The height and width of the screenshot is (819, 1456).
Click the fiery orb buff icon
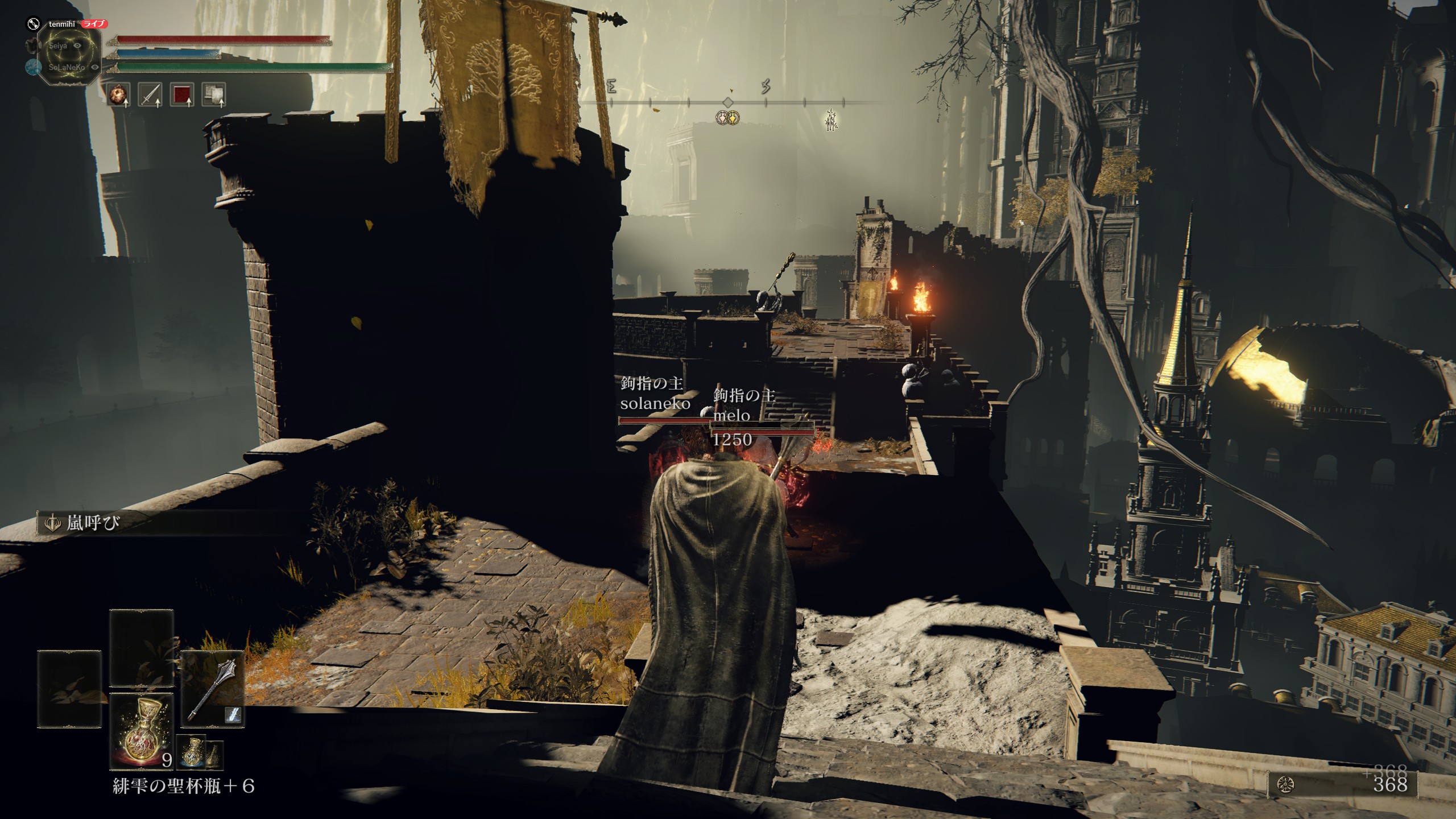119,94
